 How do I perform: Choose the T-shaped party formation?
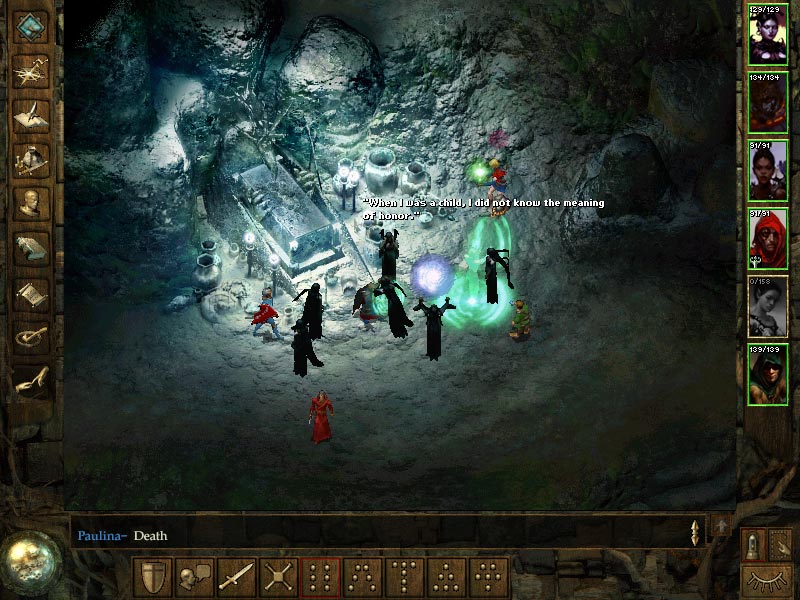[405, 578]
